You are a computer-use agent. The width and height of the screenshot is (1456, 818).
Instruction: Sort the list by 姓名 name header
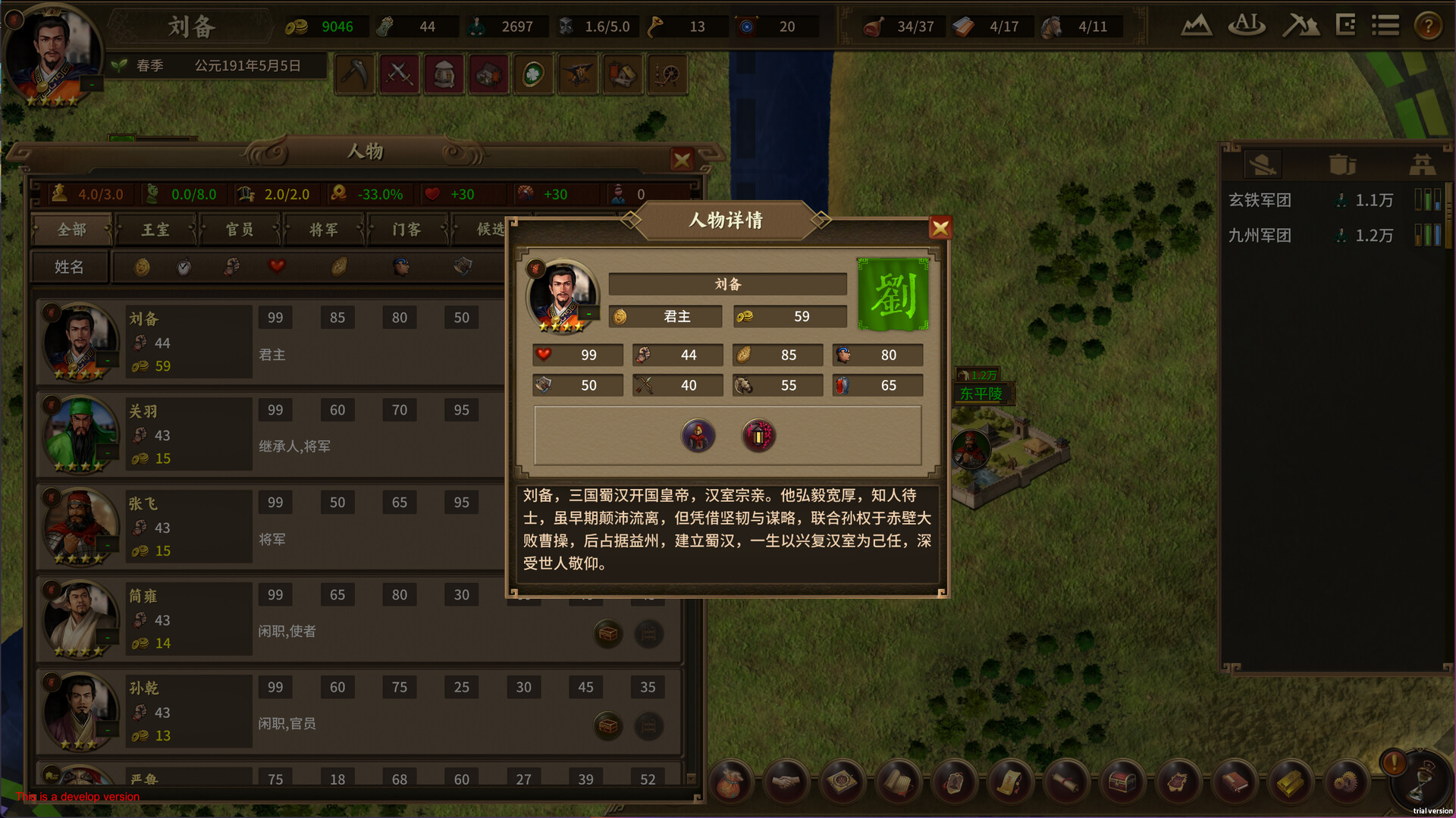[x=69, y=267]
